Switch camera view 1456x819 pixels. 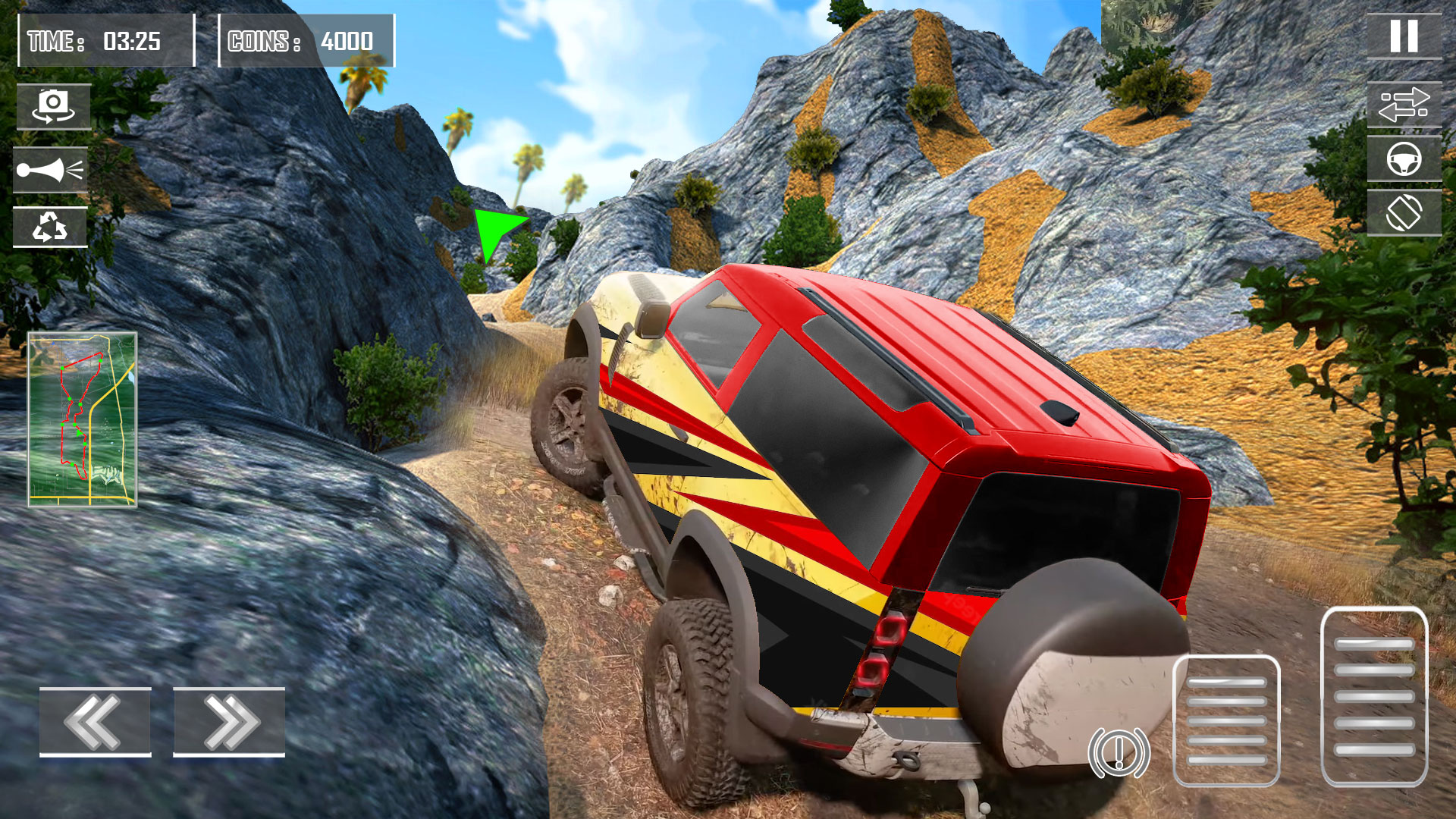point(54,106)
